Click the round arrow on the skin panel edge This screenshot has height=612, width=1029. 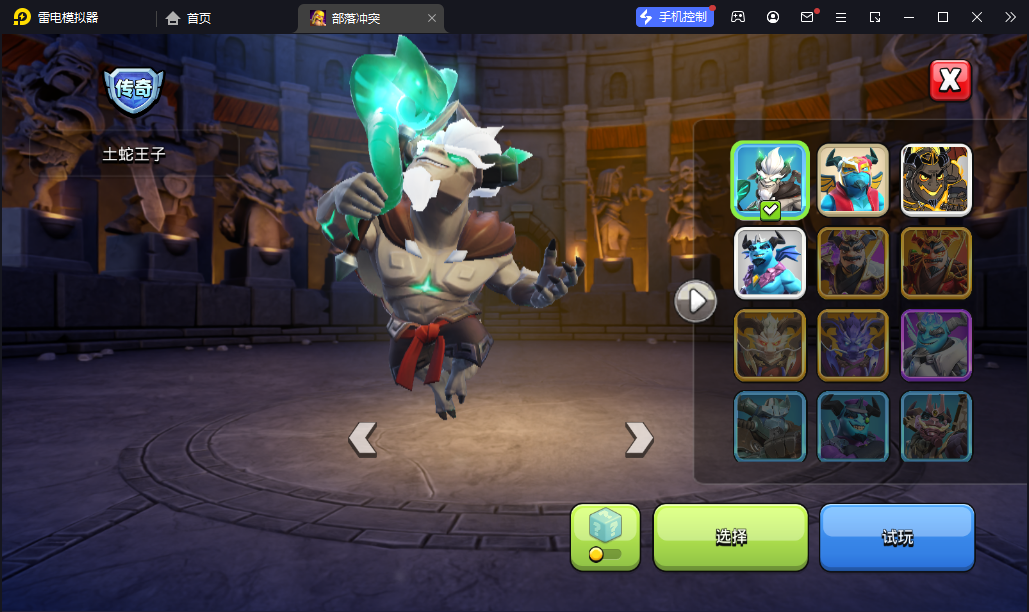[695, 300]
